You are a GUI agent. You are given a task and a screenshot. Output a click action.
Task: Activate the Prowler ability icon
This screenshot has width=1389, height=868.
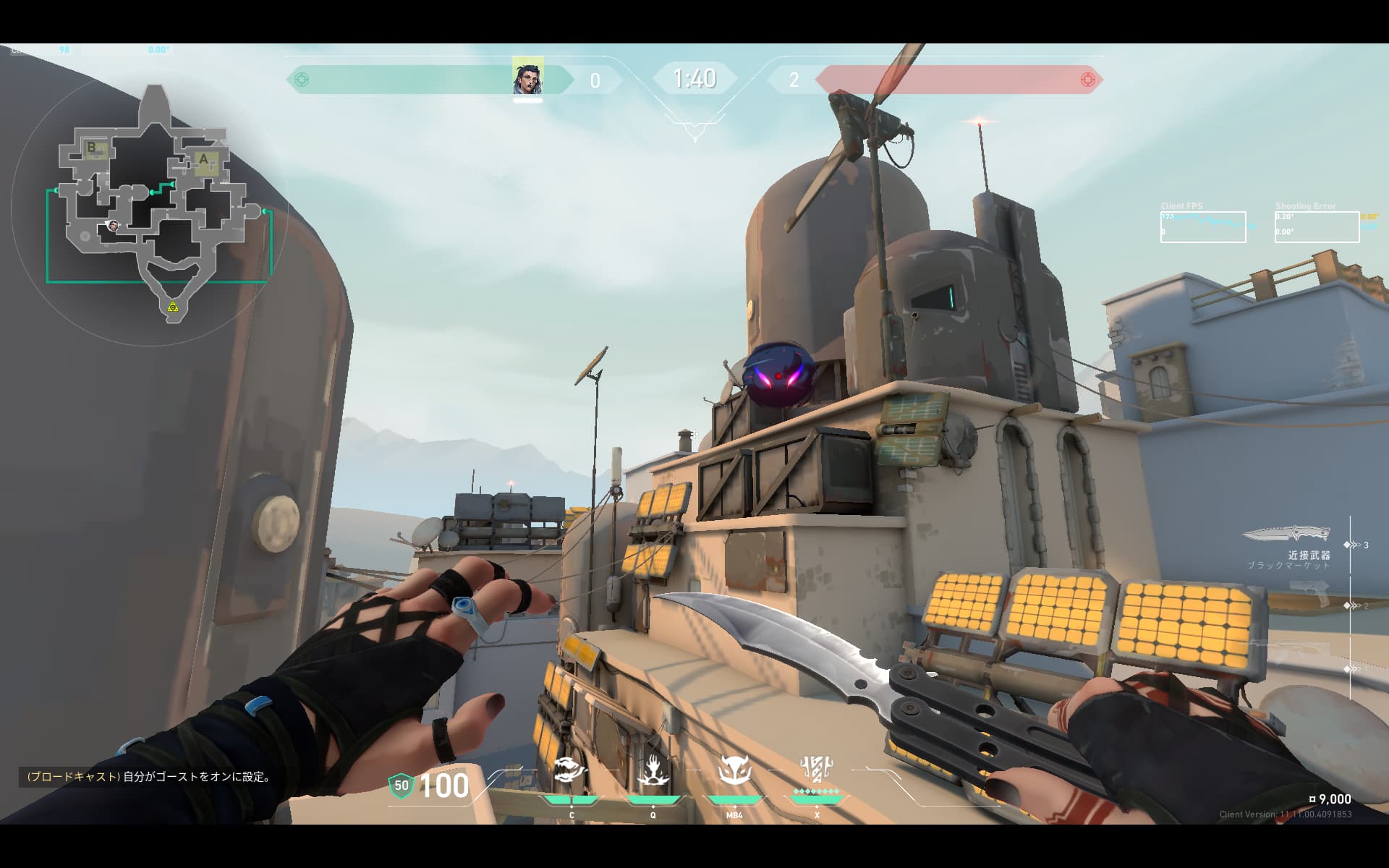(571, 773)
